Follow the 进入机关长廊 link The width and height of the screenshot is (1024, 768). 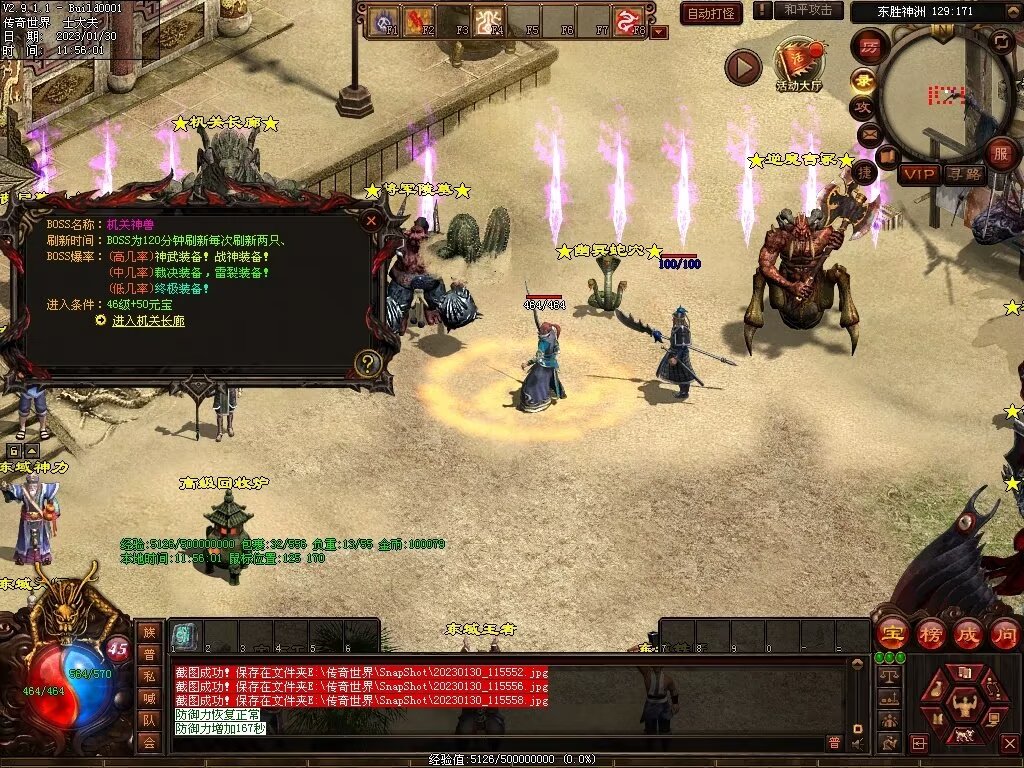(x=148, y=321)
